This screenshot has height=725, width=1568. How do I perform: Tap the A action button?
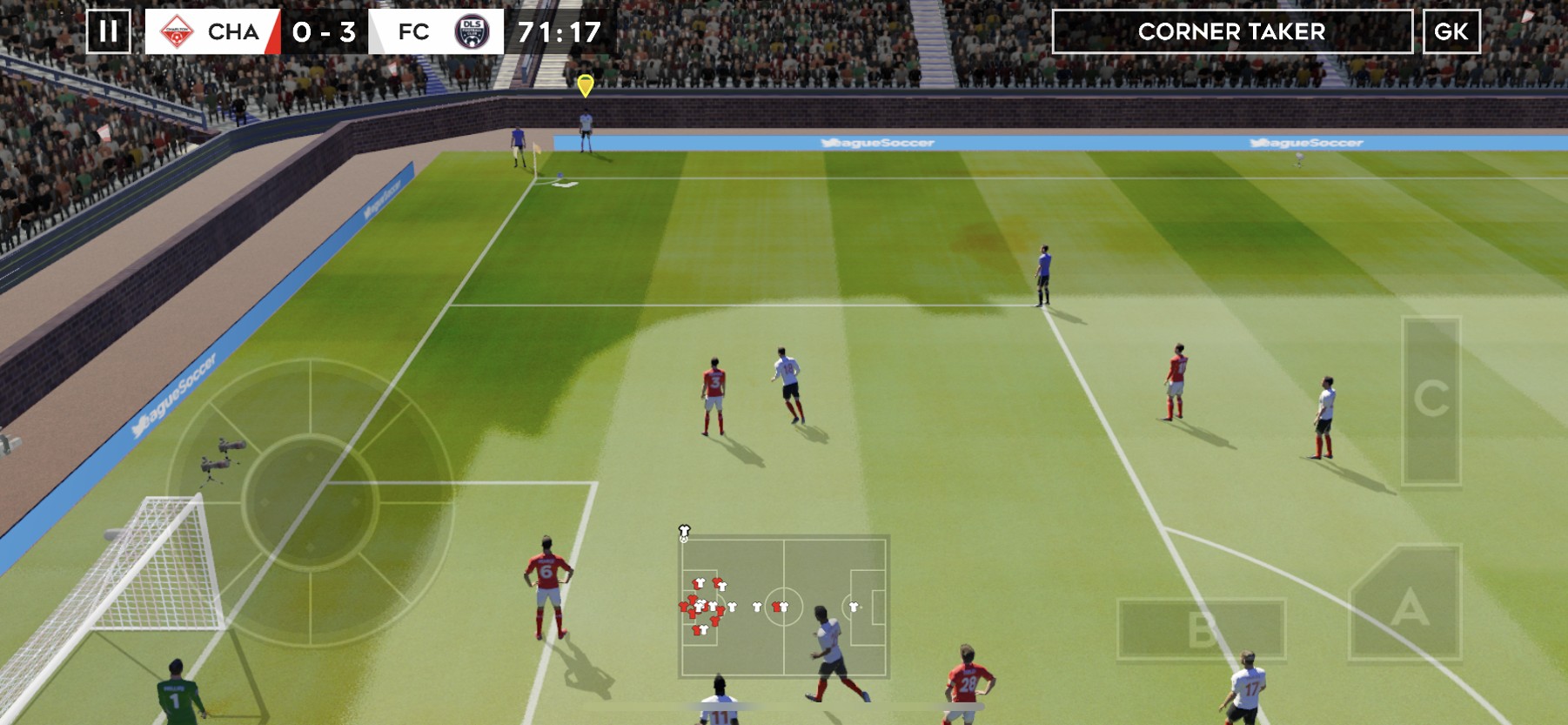pos(1406,605)
